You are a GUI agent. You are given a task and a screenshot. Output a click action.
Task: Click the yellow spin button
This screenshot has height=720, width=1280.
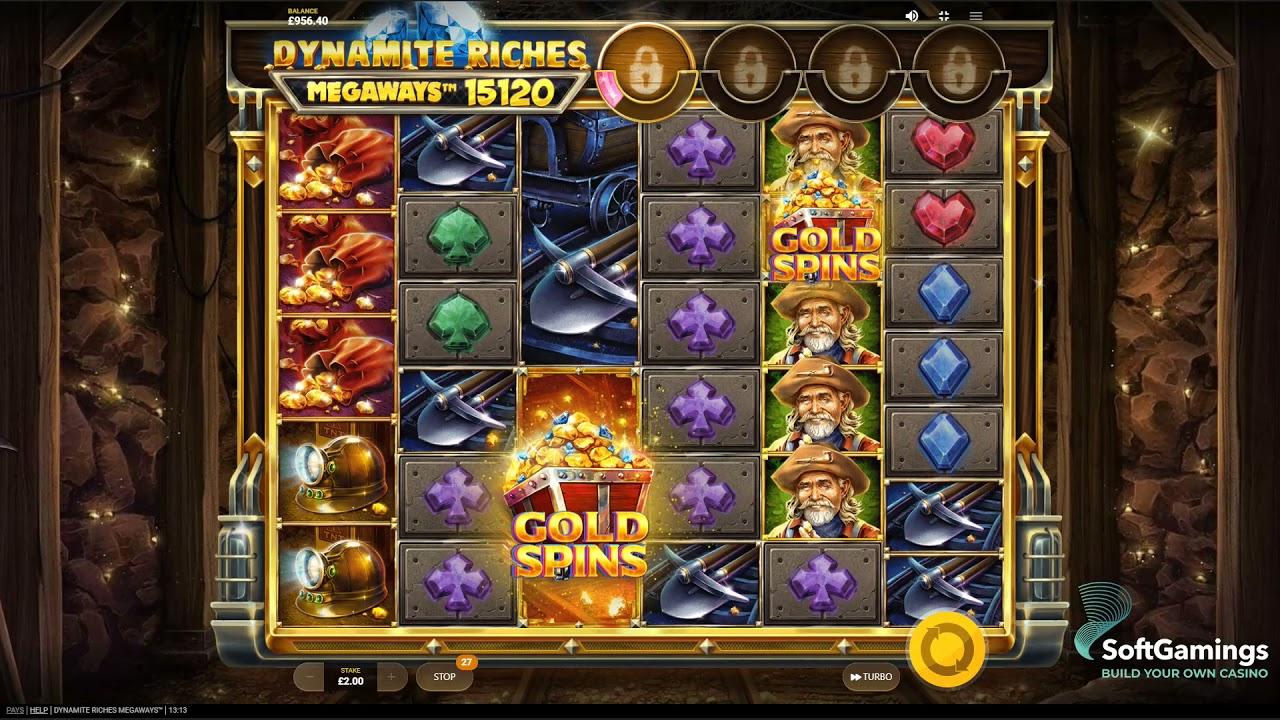click(945, 650)
